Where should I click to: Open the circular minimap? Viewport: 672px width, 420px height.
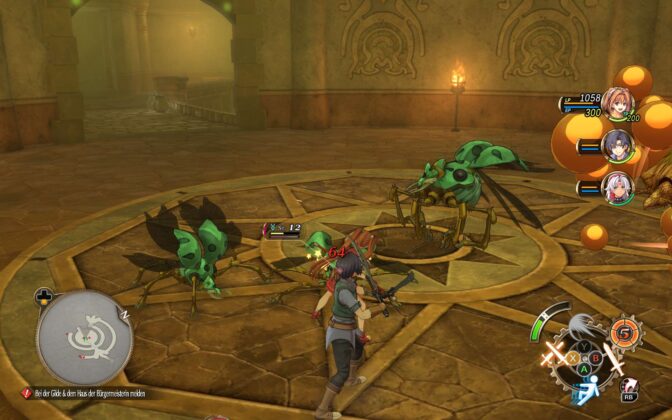85,338
